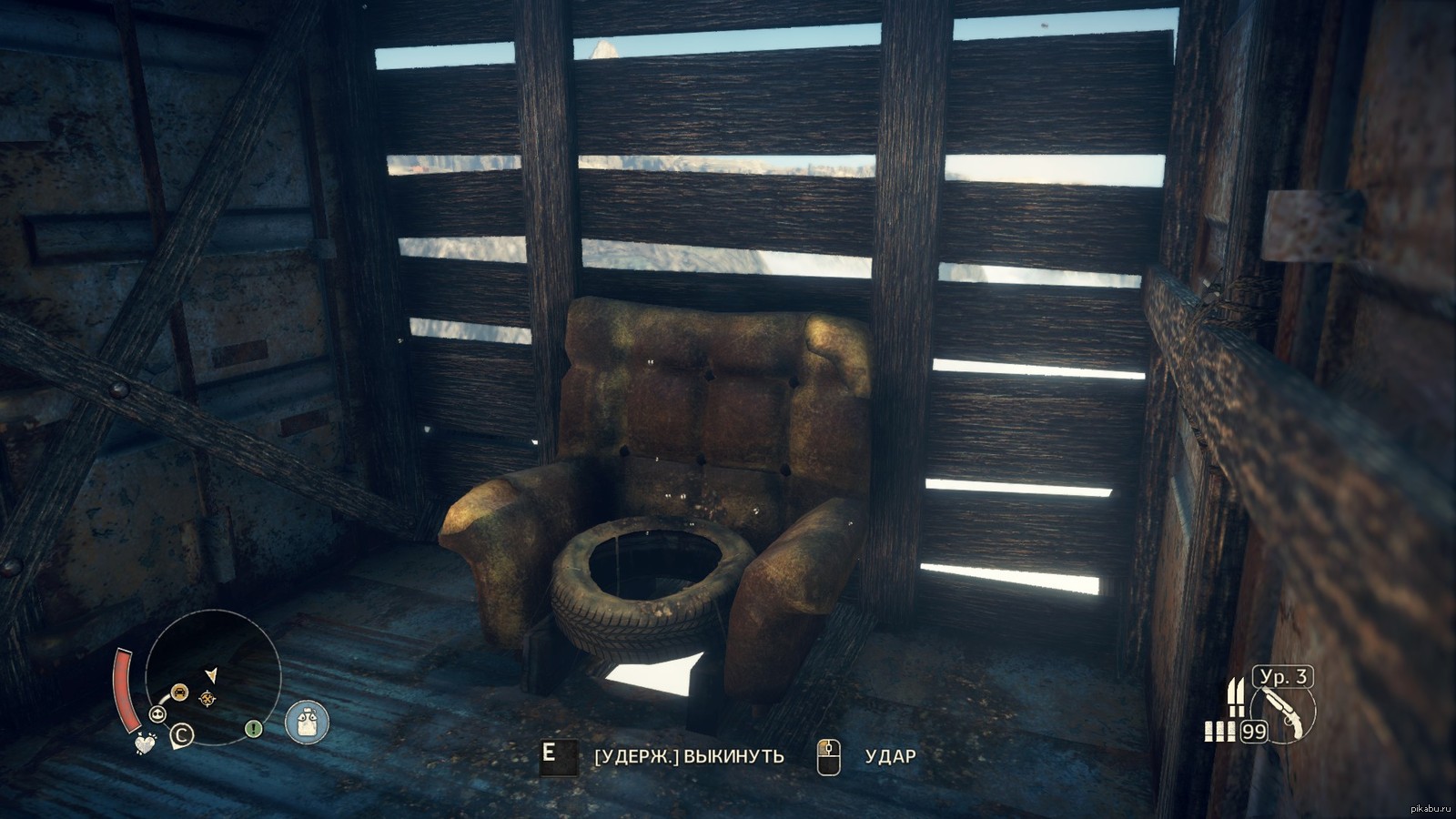1456x819 pixels.
Task: Click the C waypoint marker on the minimap
Action: click(x=182, y=734)
